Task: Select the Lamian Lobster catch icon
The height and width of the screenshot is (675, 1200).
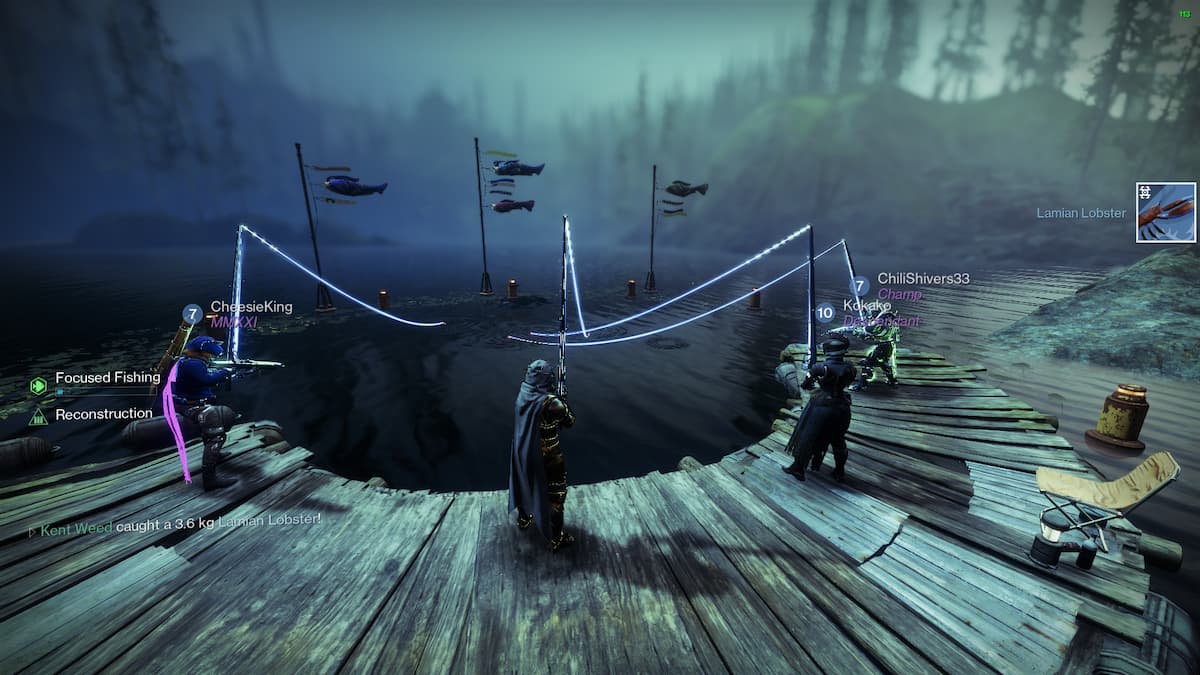Action: click(1166, 212)
